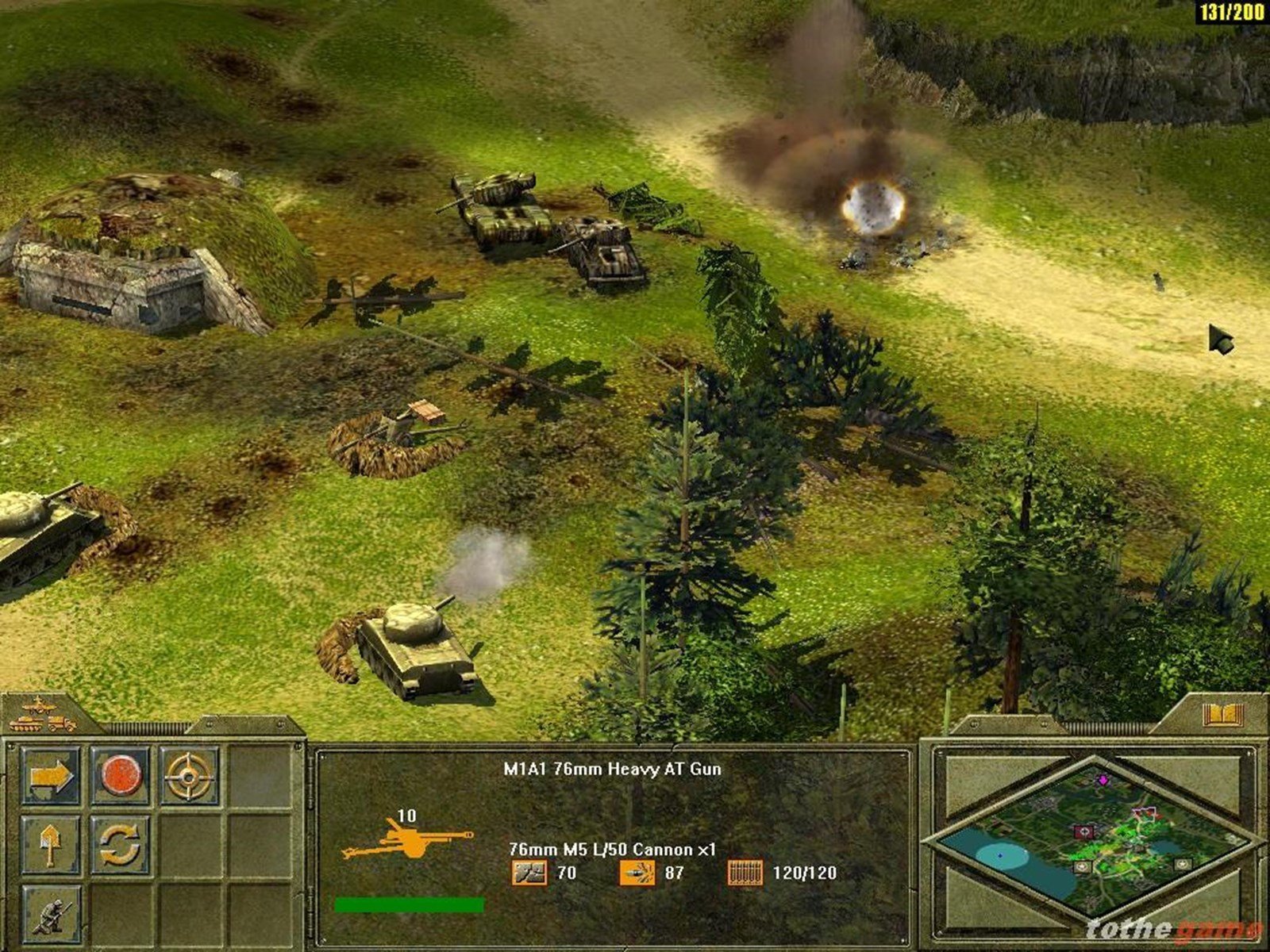Image resolution: width=1270 pixels, height=952 pixels.
Task: Toggle the ammunition counter showing 120/120
Action: tap(746, 874)
